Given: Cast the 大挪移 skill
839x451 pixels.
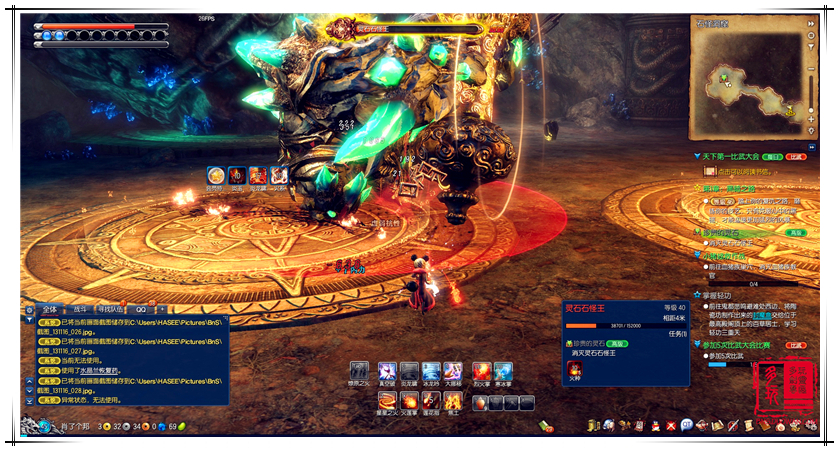Looking at the screenshot, I should click(x=453, y=372).
